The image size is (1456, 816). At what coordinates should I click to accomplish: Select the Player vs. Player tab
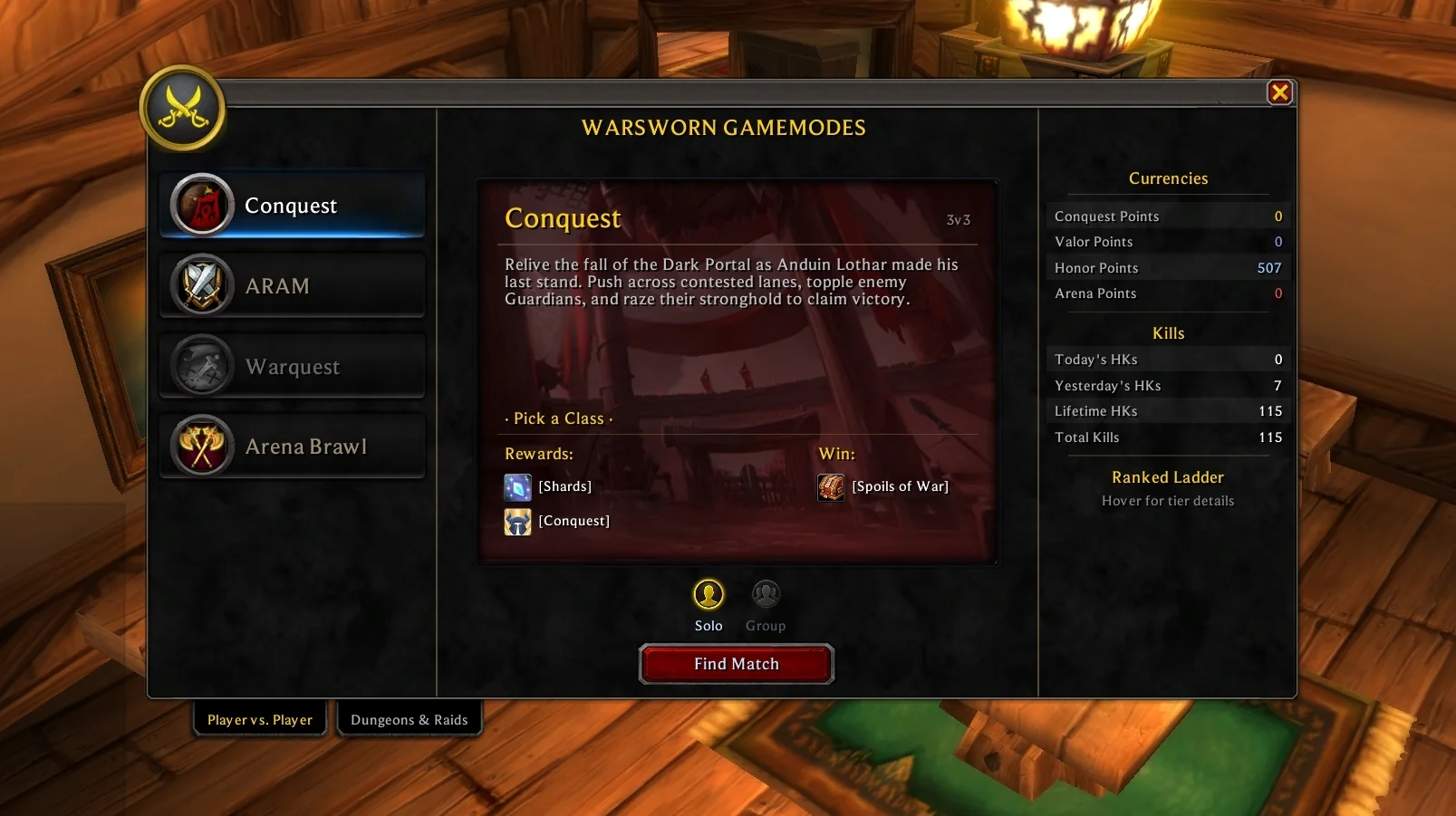(260, 718)
